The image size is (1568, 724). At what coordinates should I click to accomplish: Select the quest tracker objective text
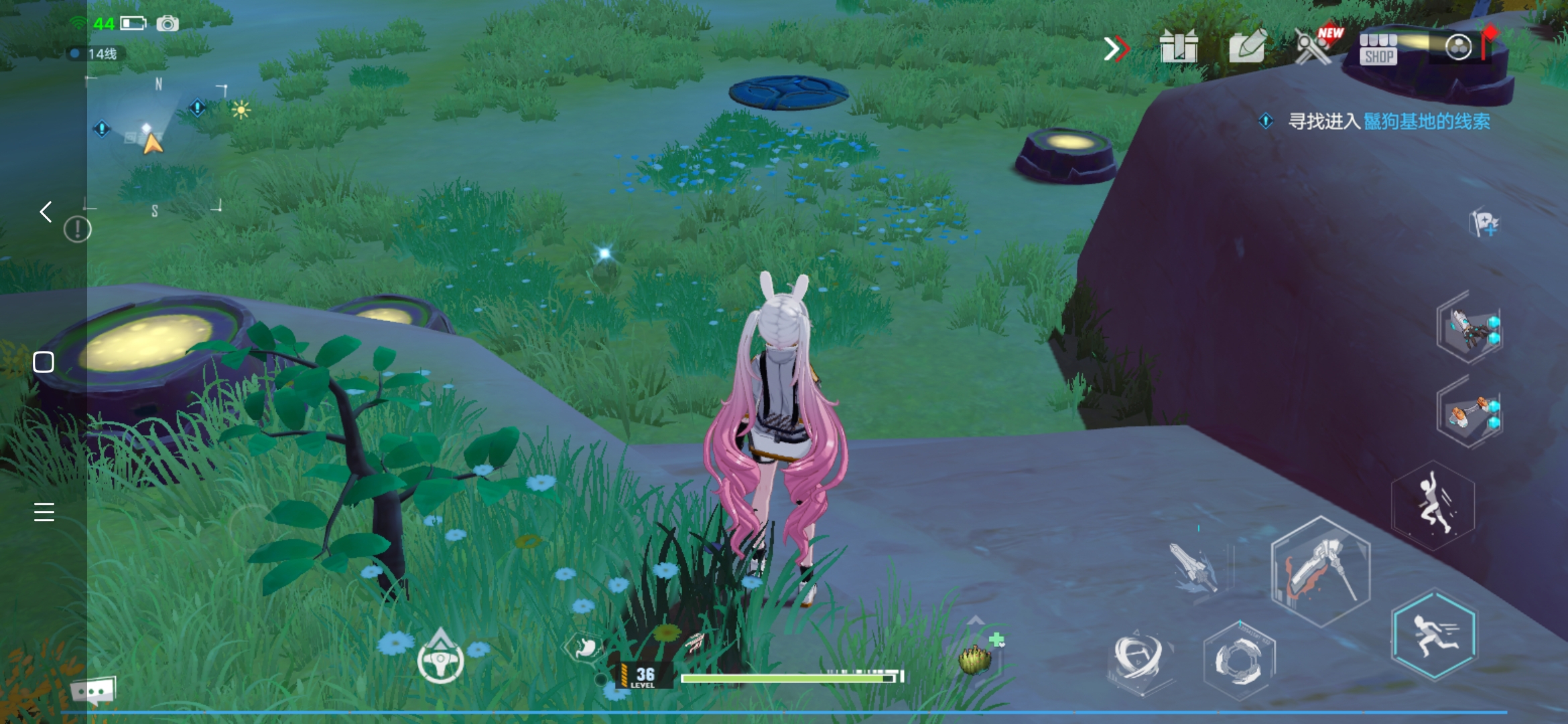[1388, 121]
